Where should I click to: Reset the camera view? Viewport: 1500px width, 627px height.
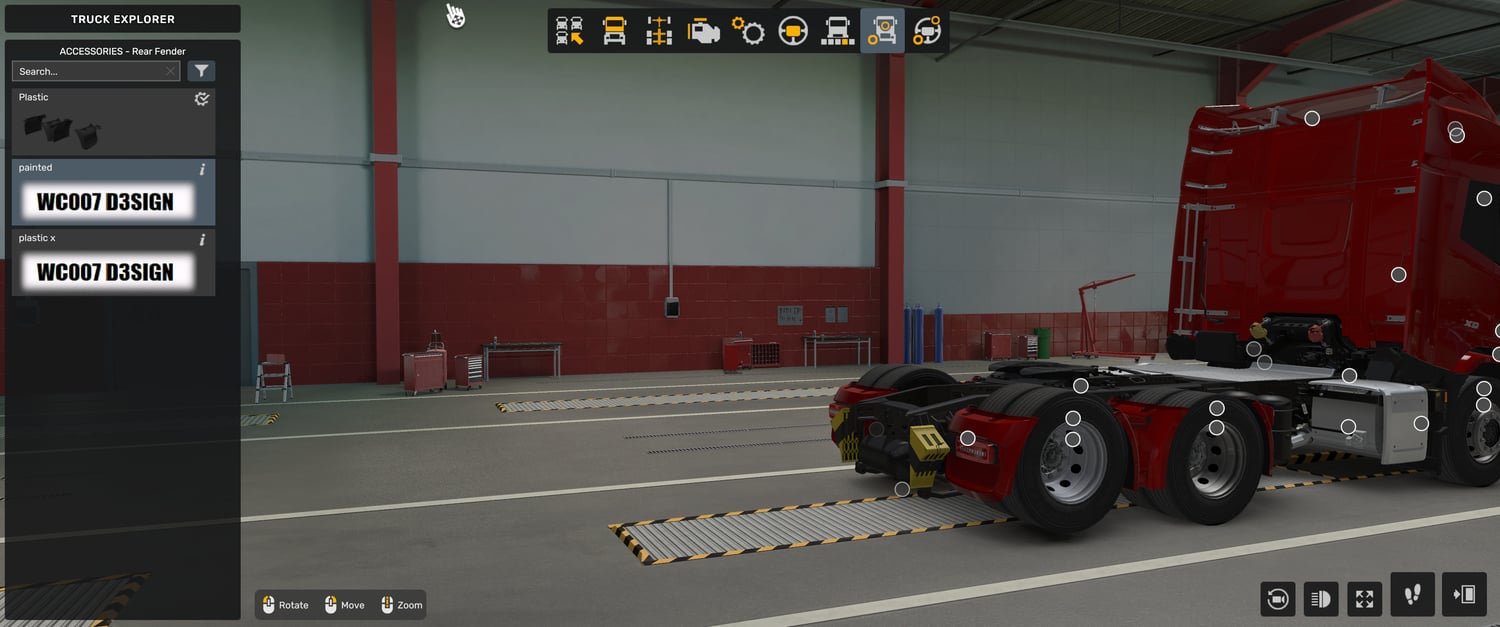pos(1277,599)
